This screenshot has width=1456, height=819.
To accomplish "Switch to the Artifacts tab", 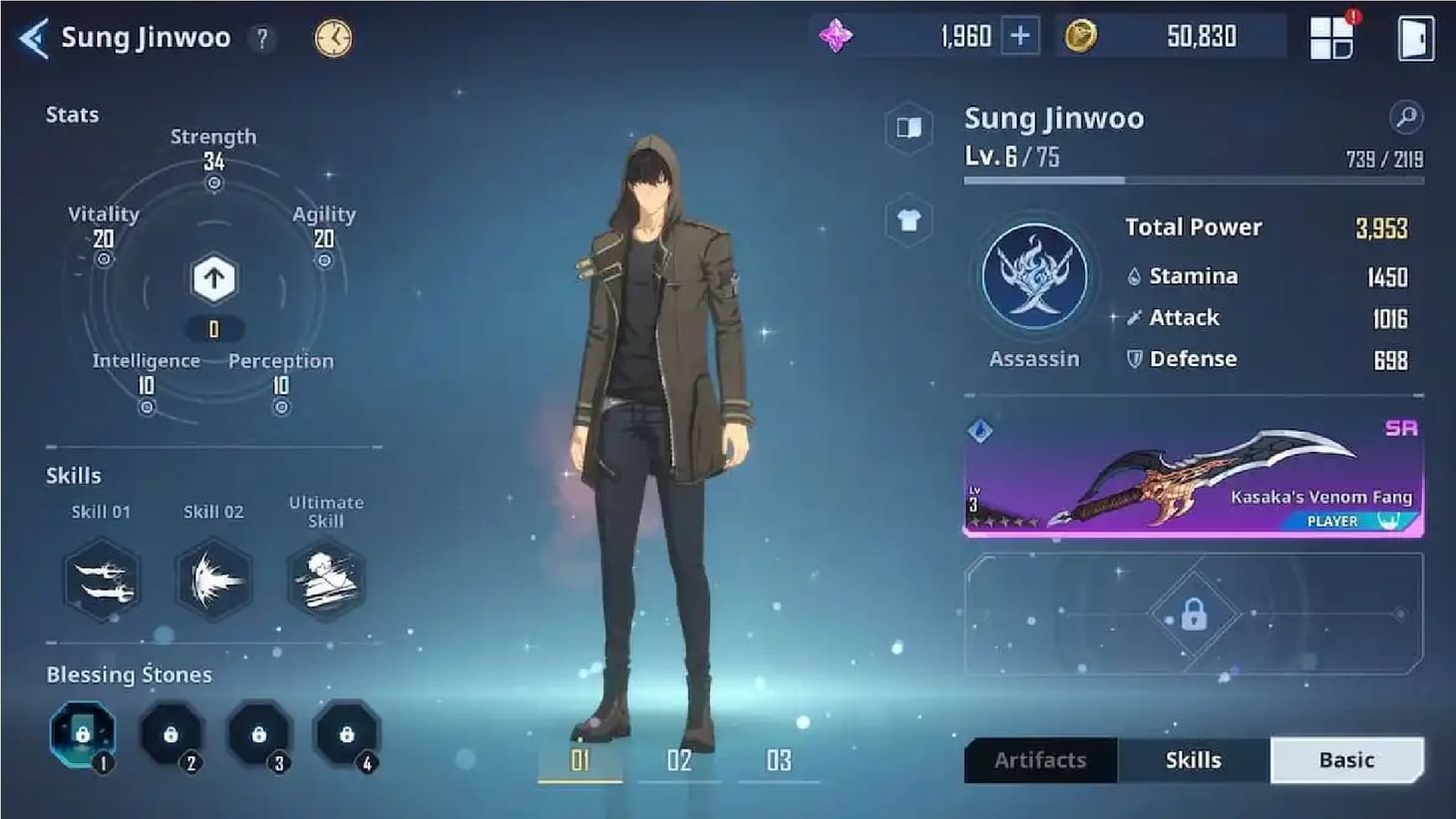I will coord(1040,759).
